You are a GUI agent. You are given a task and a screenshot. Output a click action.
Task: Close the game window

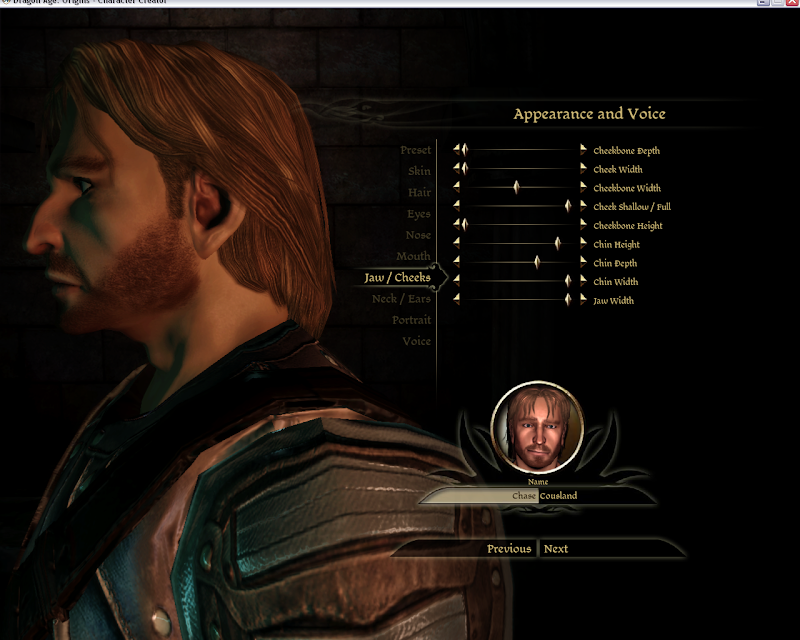pos(791,4)
